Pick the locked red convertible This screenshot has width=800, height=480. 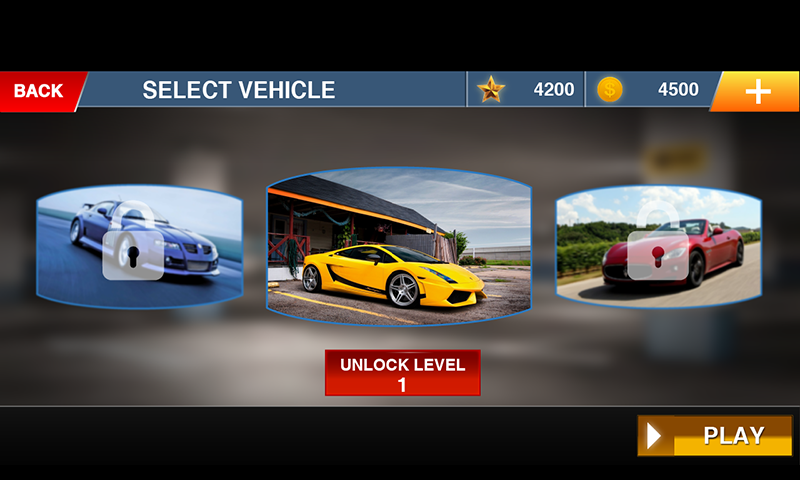(658, 246)
